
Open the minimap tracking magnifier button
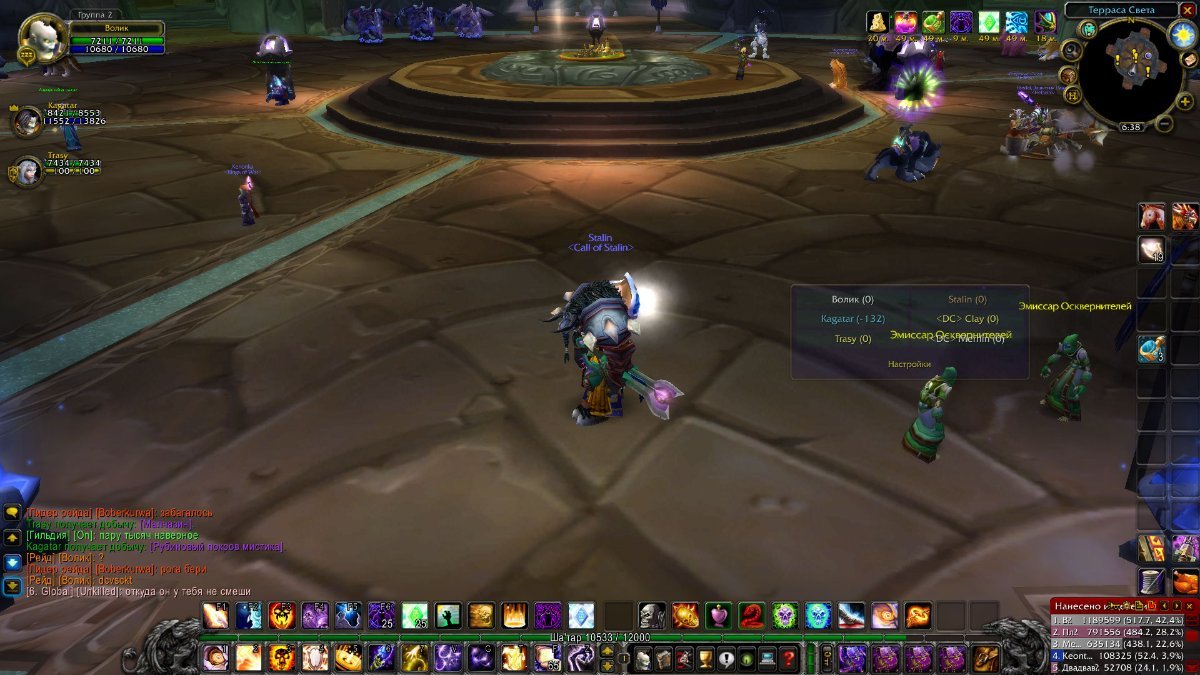(1071, 51)
